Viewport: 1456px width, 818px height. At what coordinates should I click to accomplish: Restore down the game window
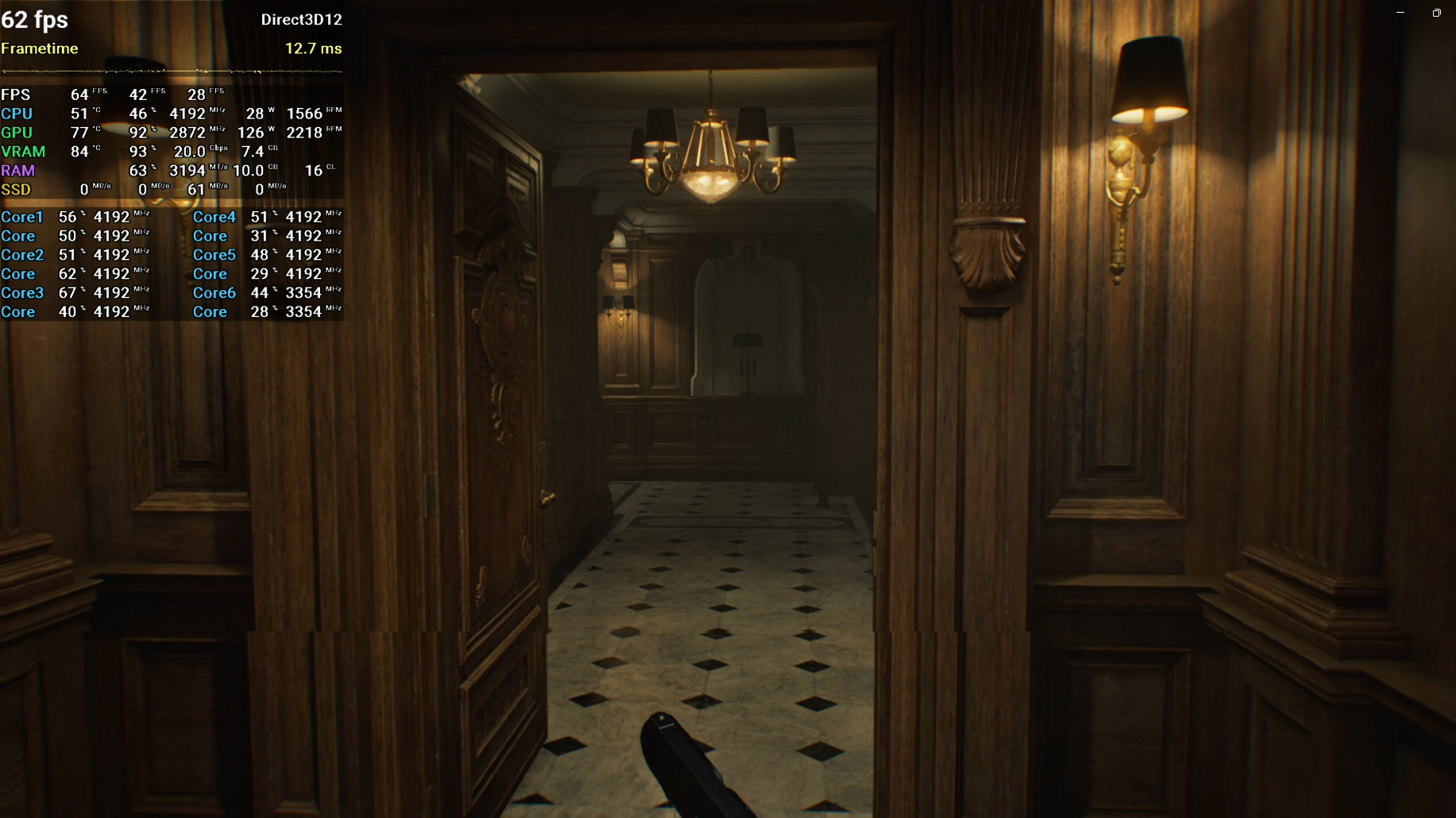click(x=1436, y=13)
